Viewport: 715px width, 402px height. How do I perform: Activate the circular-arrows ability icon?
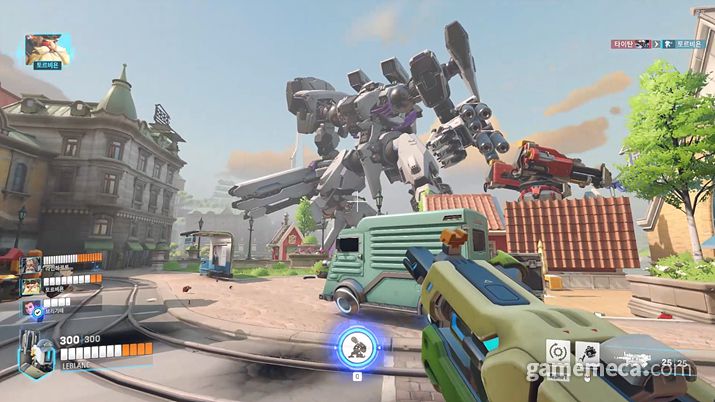[559, 352]
